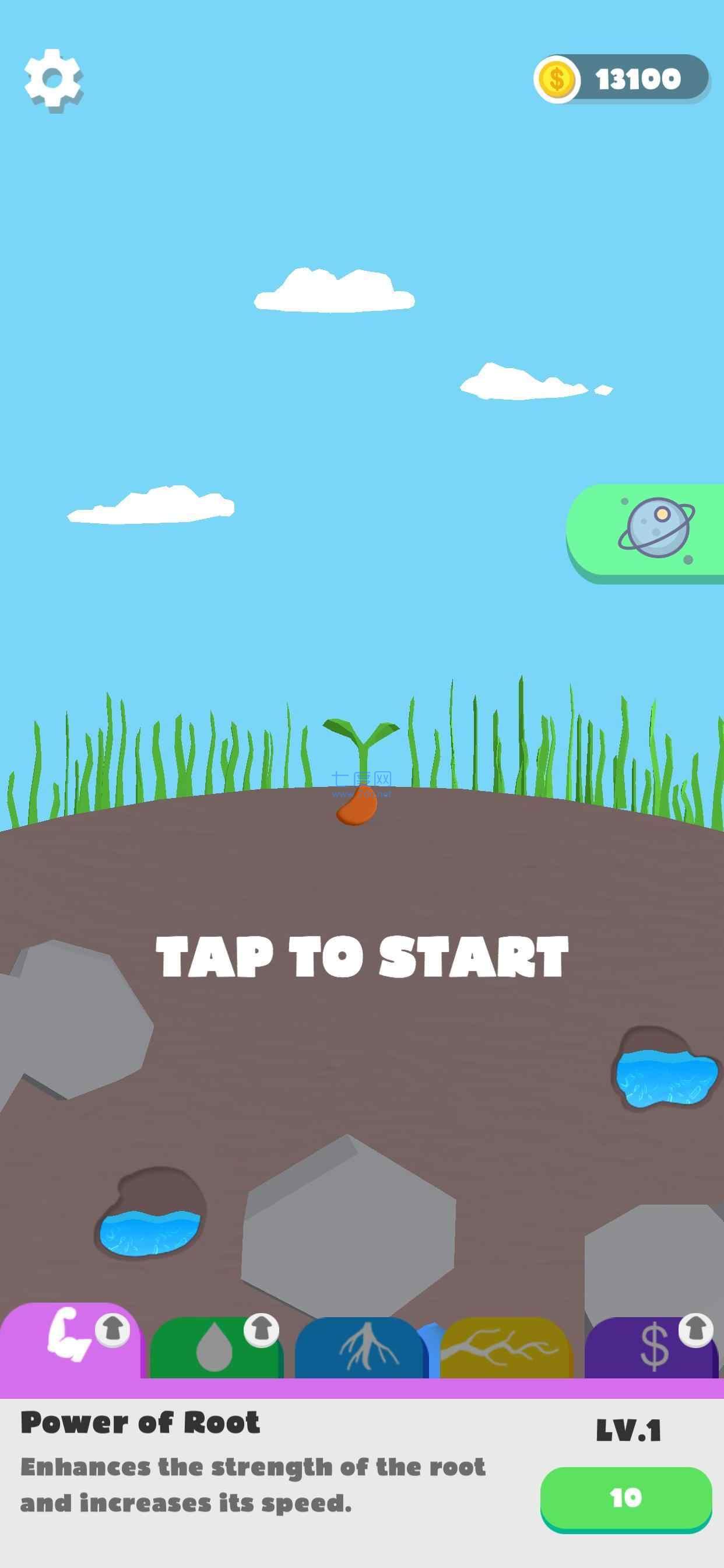This screenshot has width=724, height=1568.
Task: Switch to the green water drop tab
Action: [x=216, y=1349]
